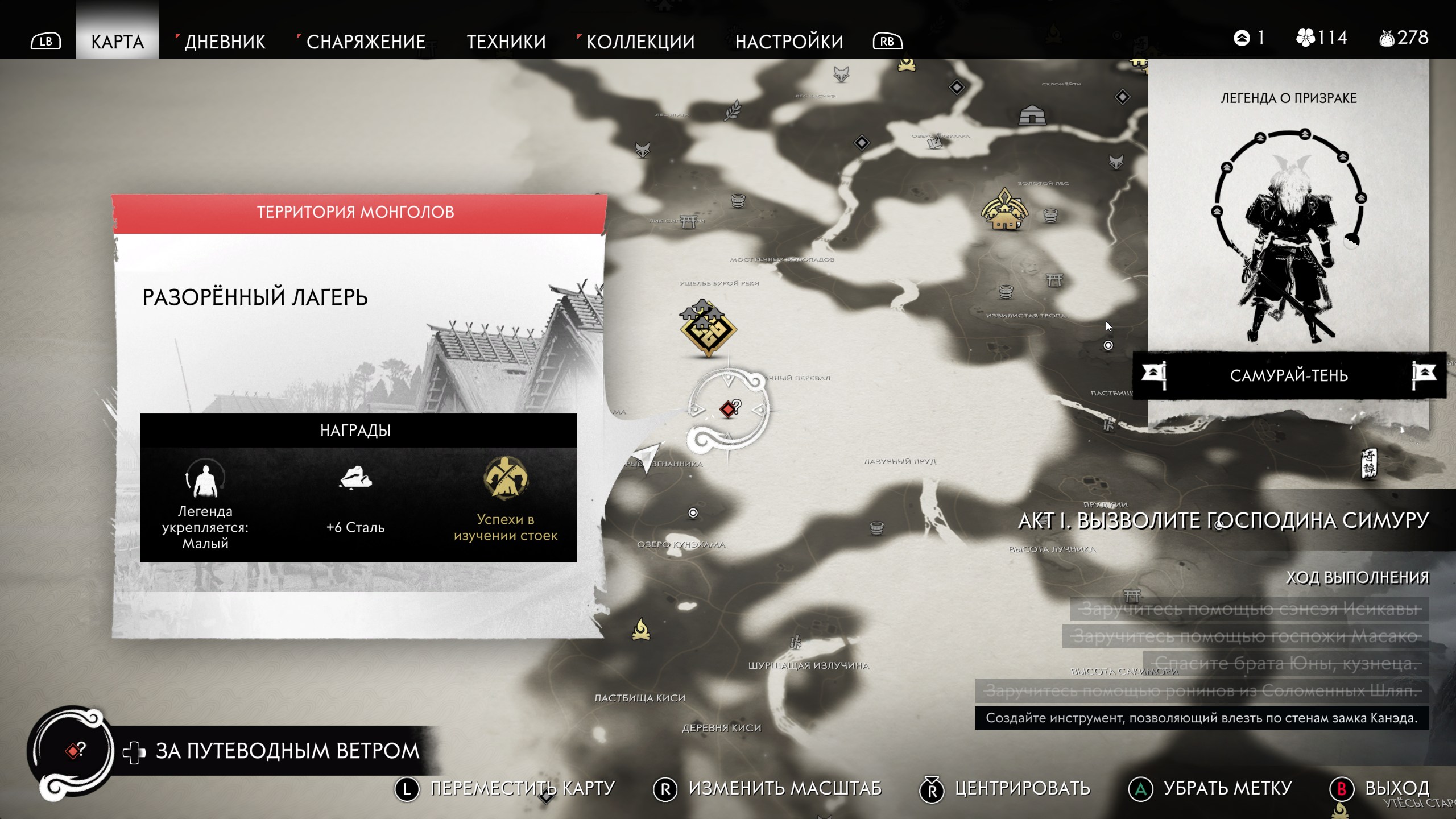Select the golden temple map marker
The height and width of the screenshot is (819, 1456).
(x=1004, y=211)
